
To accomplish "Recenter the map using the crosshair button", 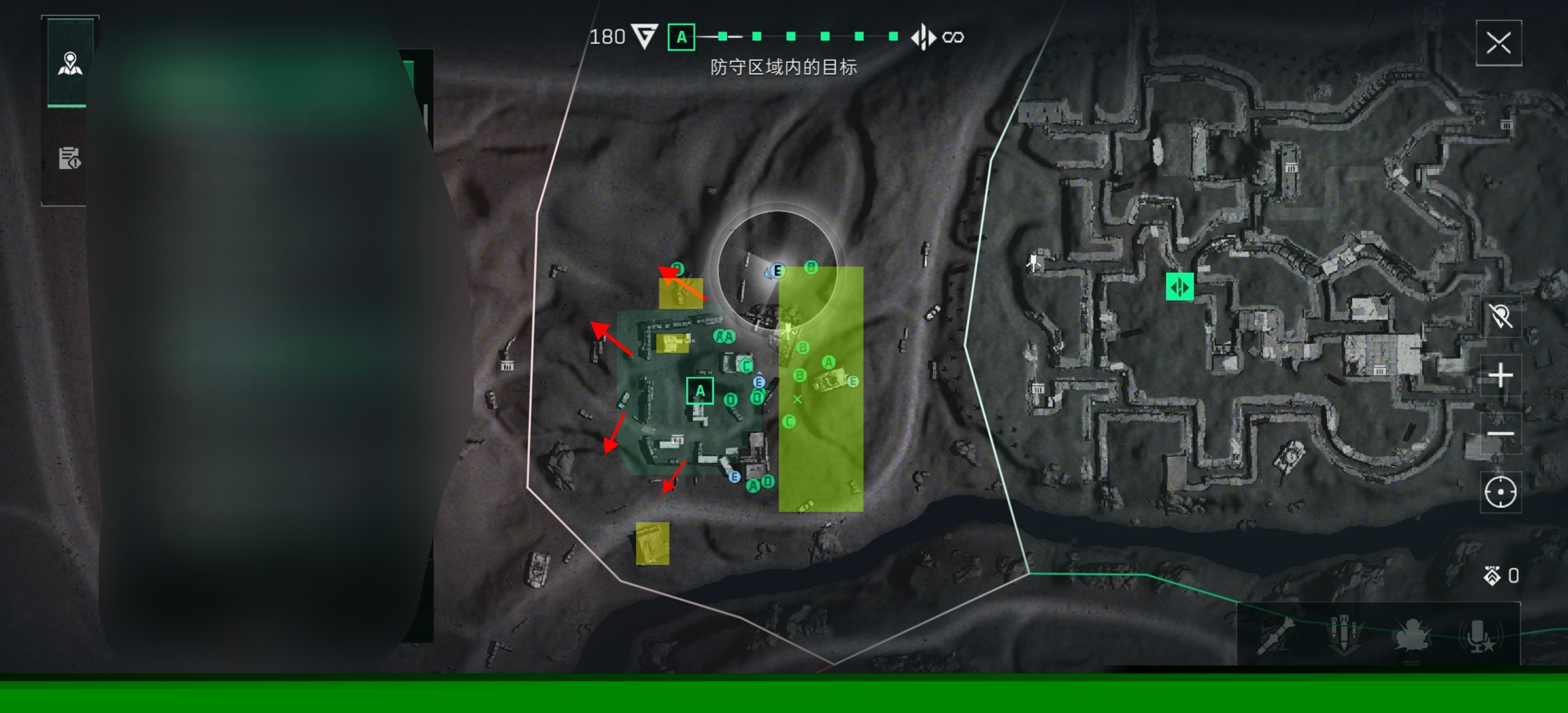I will coord(1500,492).
